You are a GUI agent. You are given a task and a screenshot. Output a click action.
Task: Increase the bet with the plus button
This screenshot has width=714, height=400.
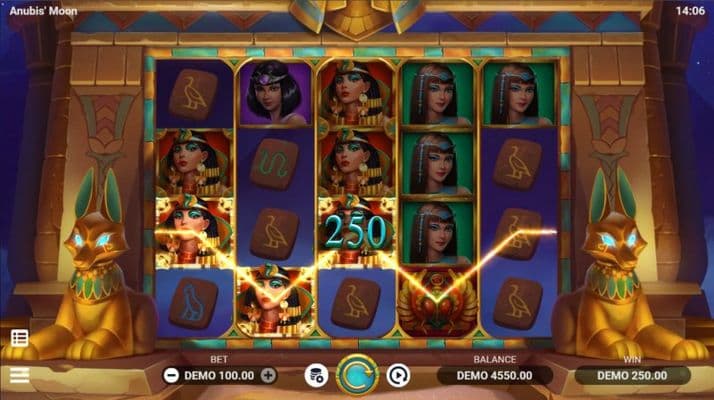(x=268, y=376)
